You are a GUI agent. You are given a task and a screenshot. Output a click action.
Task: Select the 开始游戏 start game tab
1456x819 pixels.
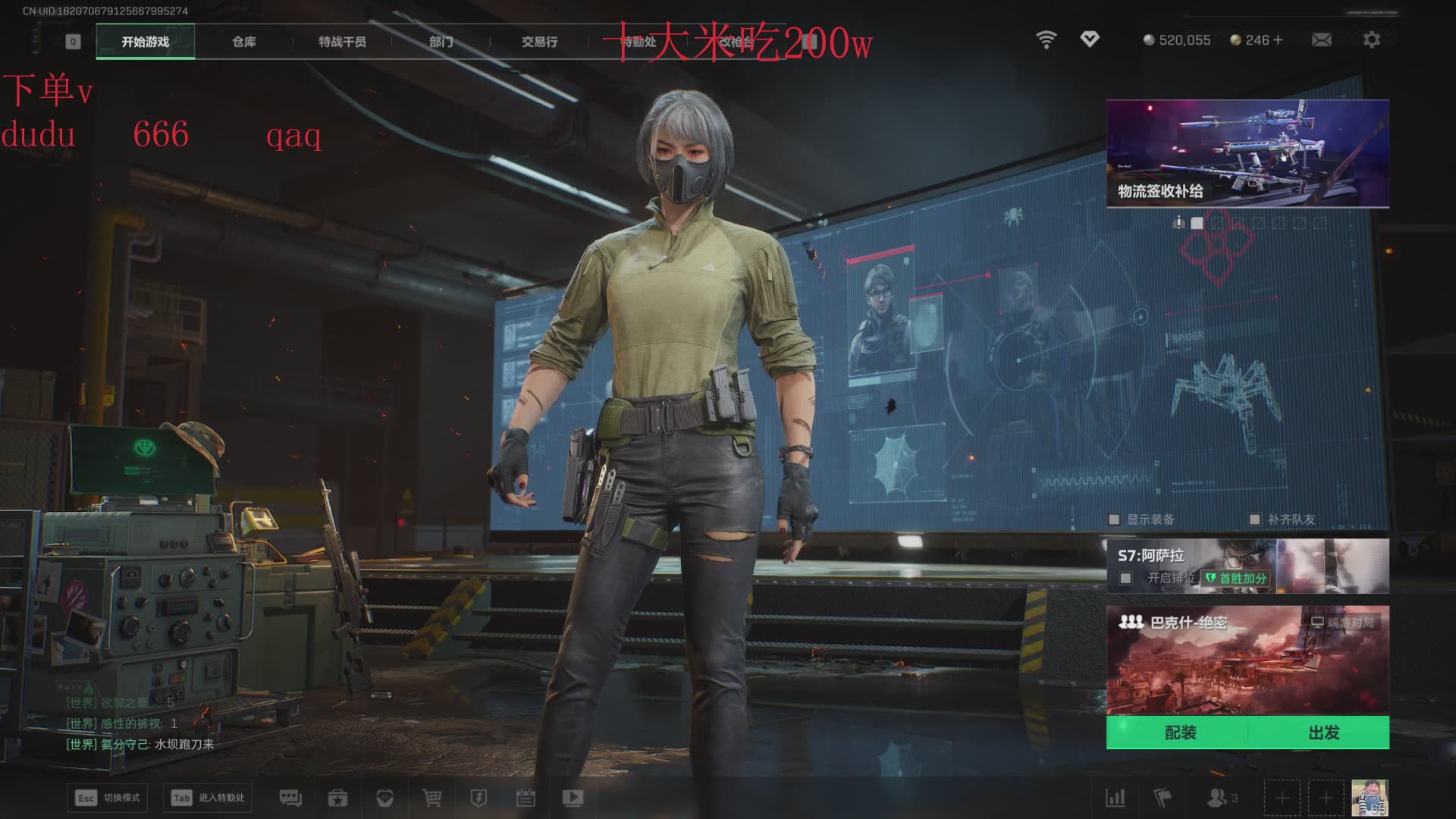click(x=146, y=42)
